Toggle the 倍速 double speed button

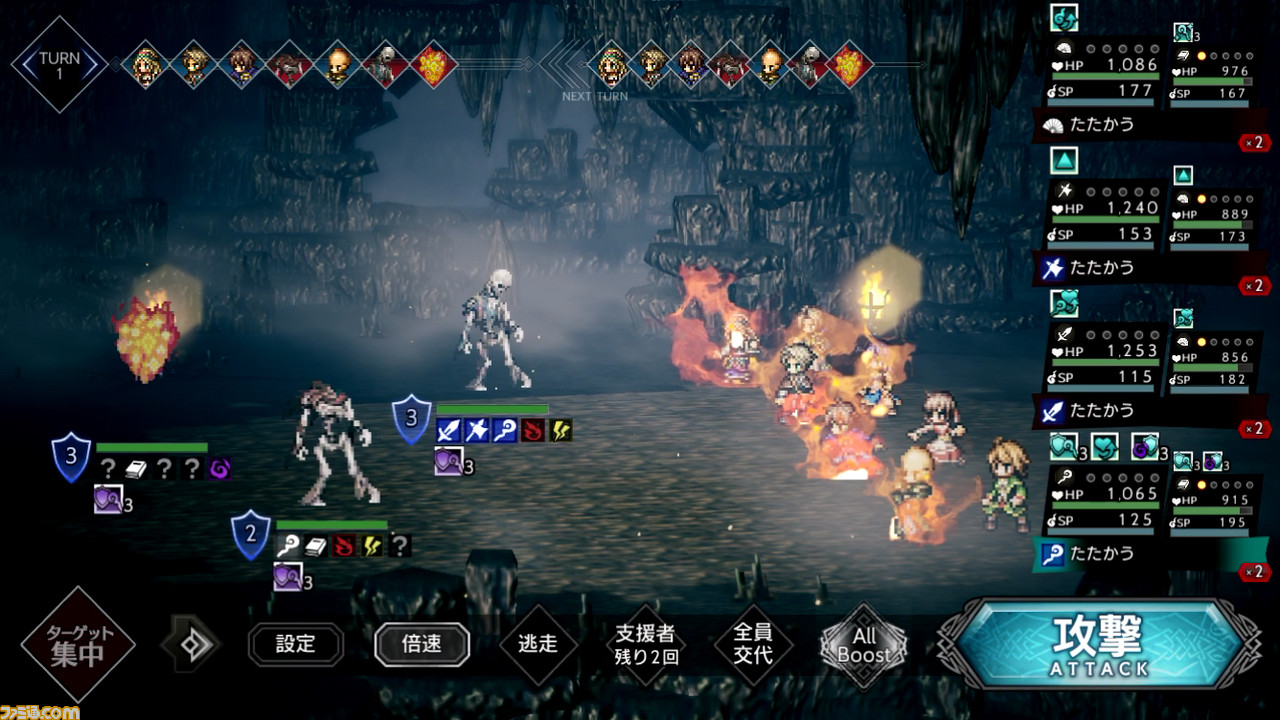point(421,644)
